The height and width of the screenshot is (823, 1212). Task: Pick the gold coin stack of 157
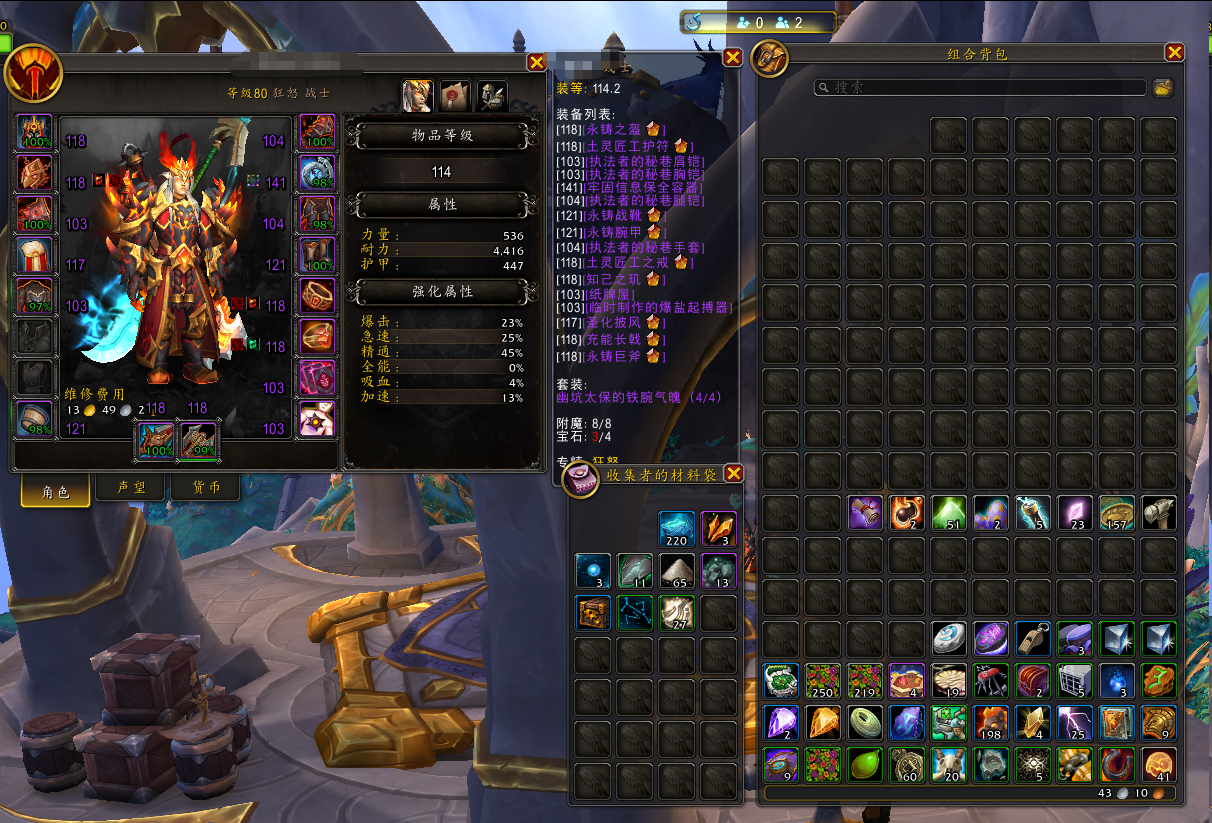click(x=1117, y=513)
